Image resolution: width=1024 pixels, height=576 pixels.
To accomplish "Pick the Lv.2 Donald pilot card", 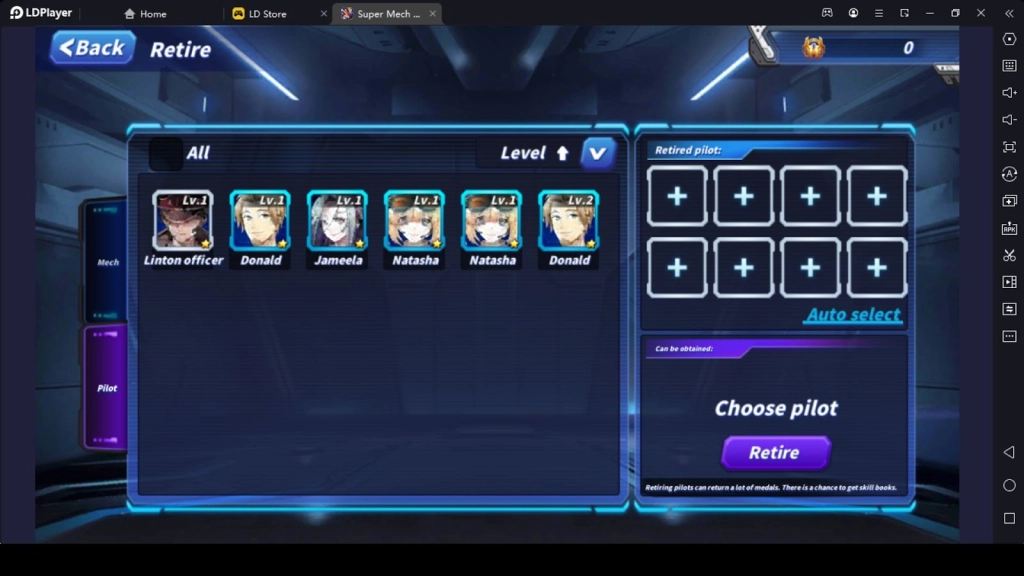I will 569,220.
